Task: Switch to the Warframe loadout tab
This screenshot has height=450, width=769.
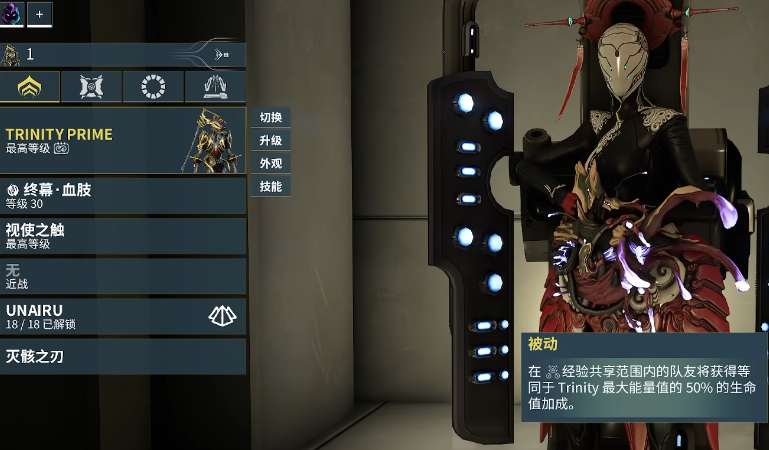Action: click(29, 87)
